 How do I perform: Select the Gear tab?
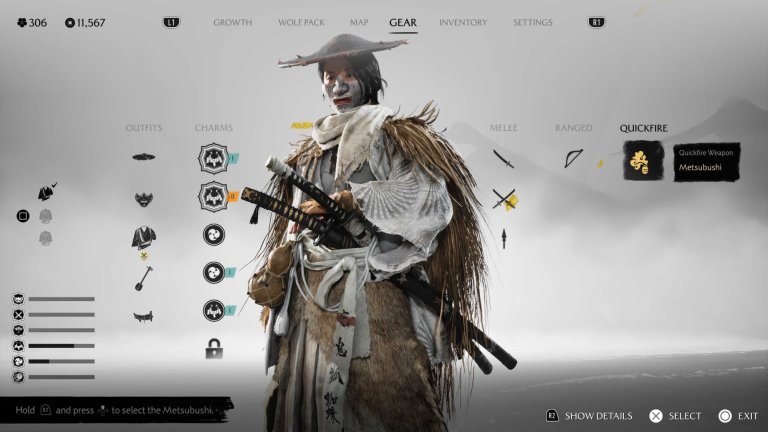[x=403, y=22]
